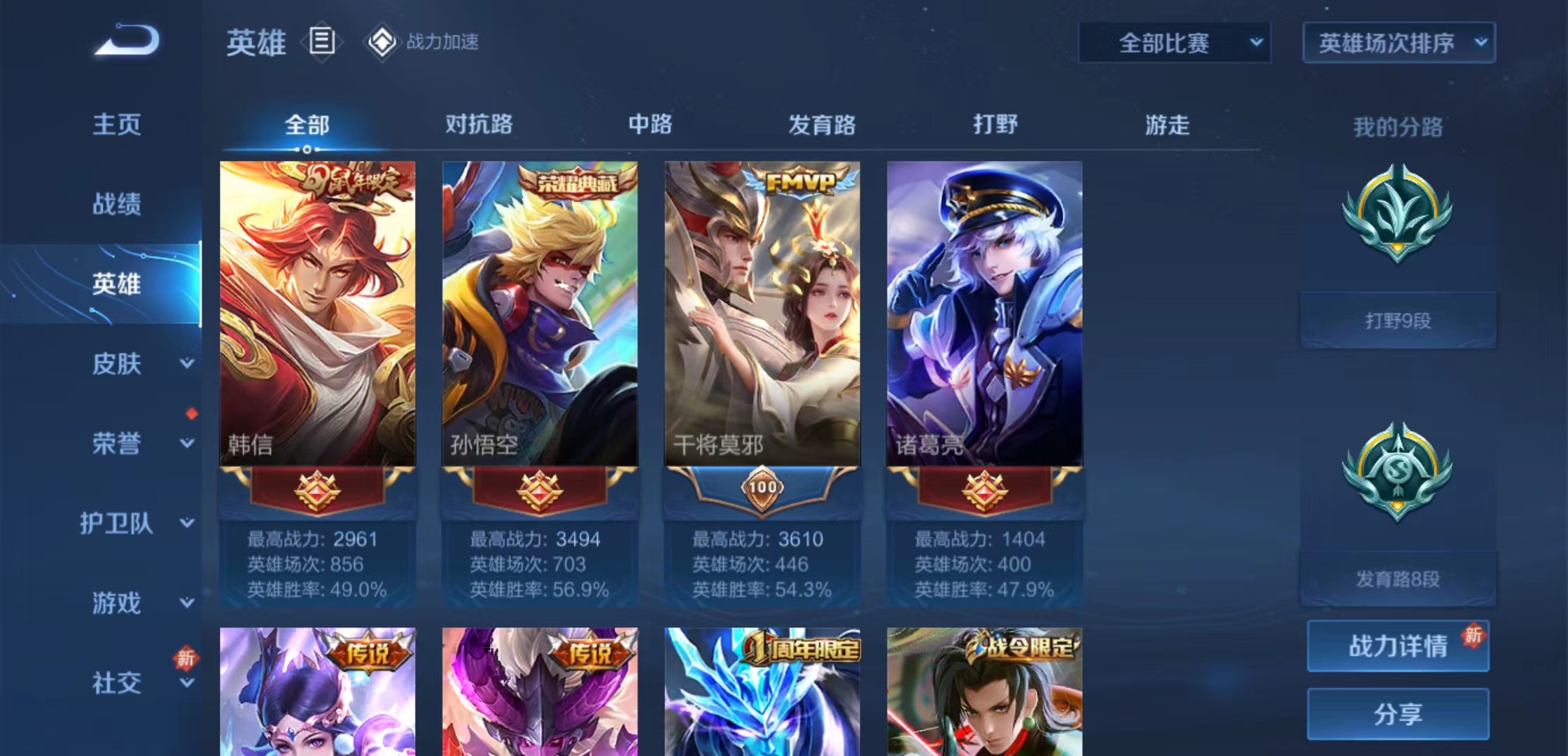Click the FMVP banner on 干将莫邪's card

coord(798,180)
